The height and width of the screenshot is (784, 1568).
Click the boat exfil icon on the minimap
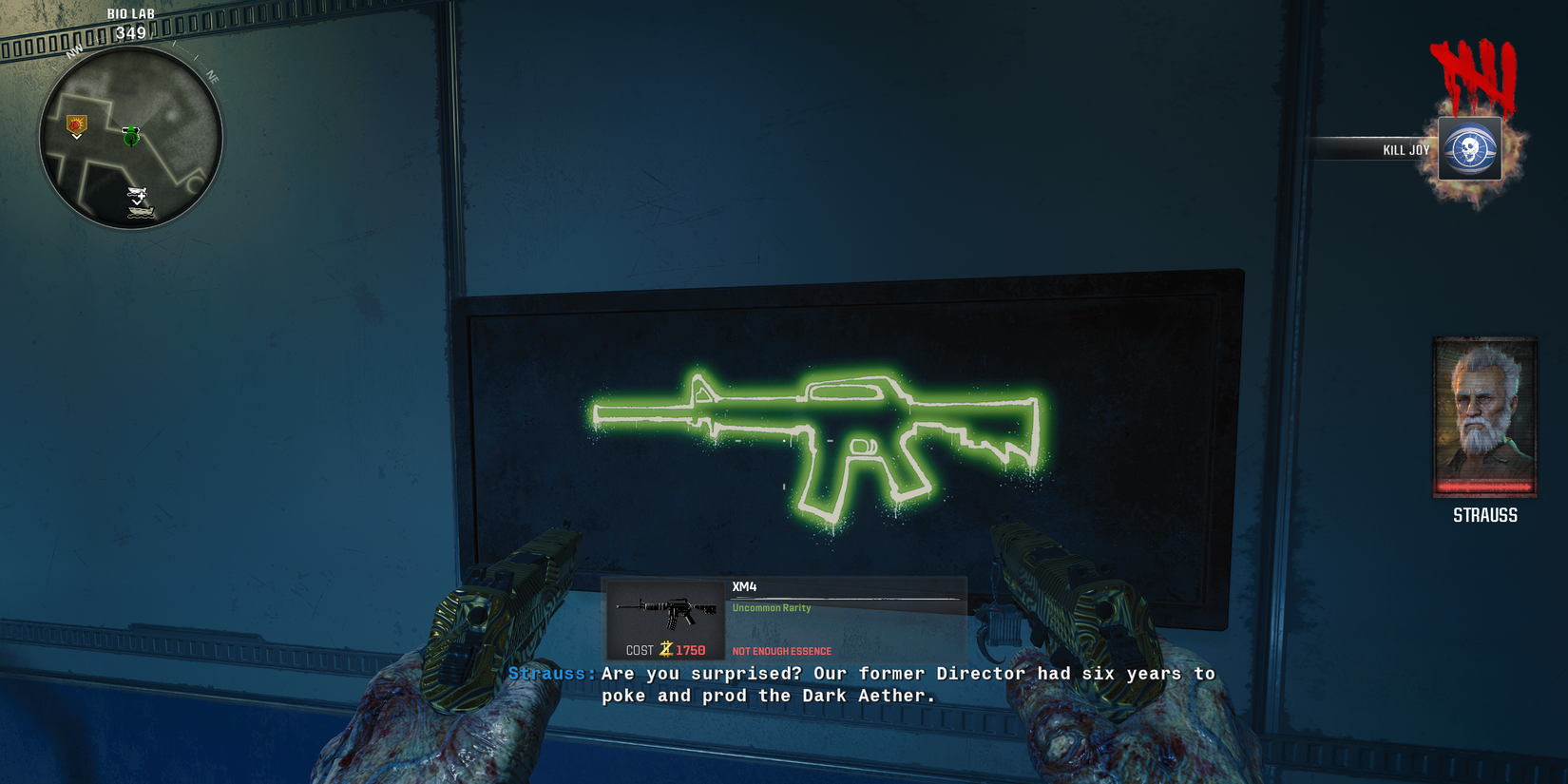pyautogui.click(x=140, y=212)
